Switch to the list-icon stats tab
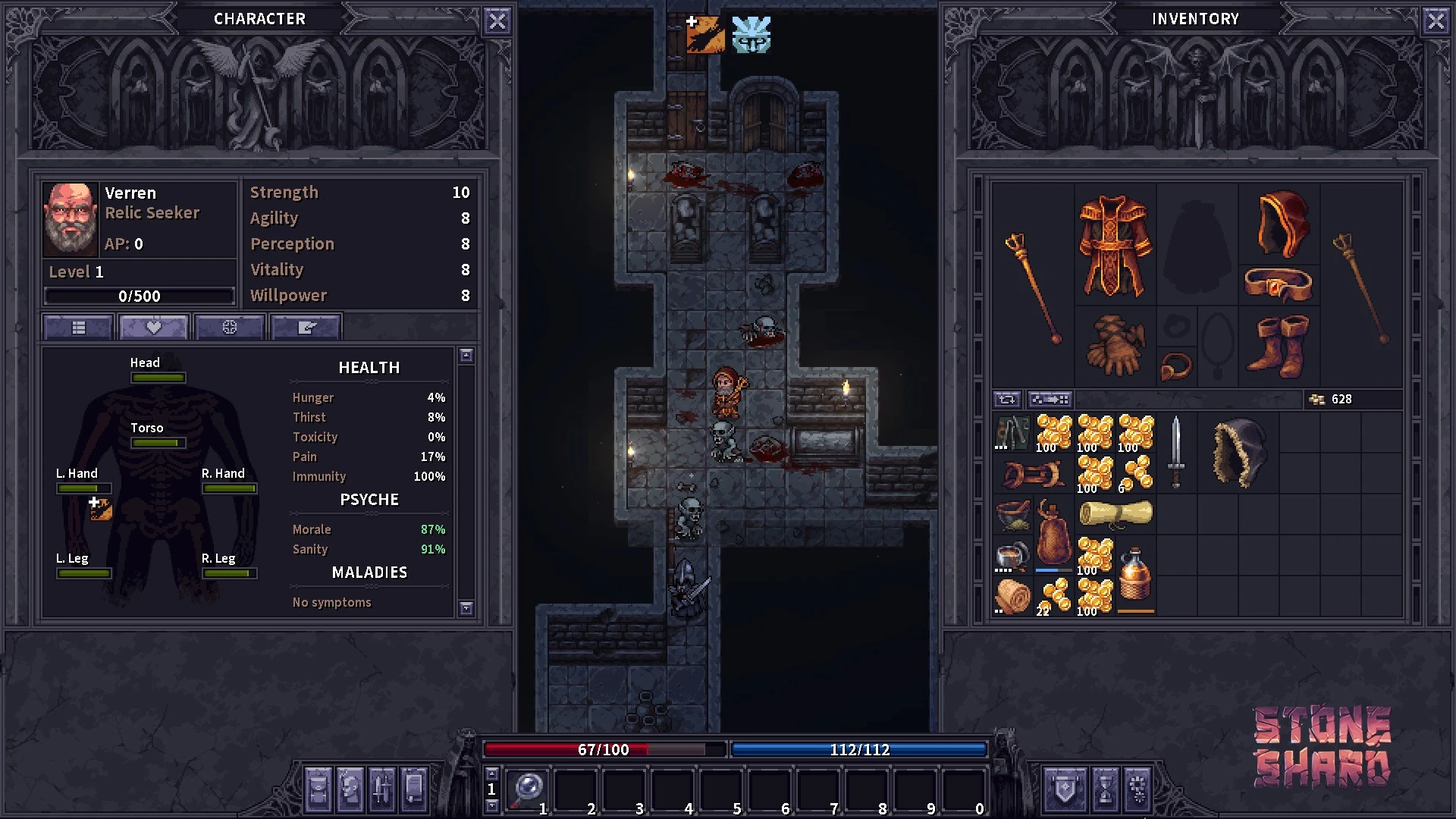The image size is (1456, 819). pos(79,328)
